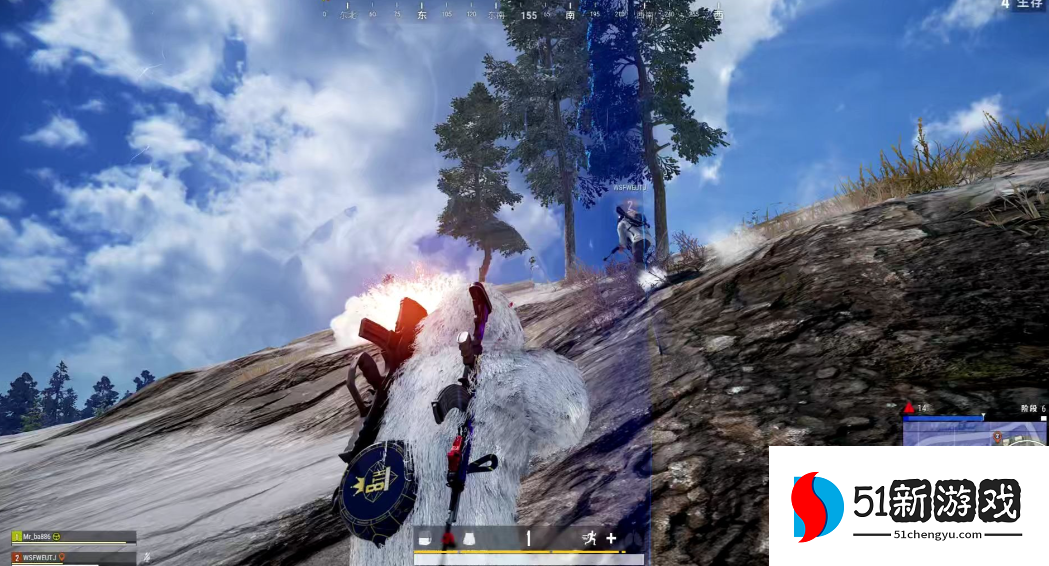Viewport: 1049px width, 566px height.
Task: Select the running stance icon
Action: 590,539
